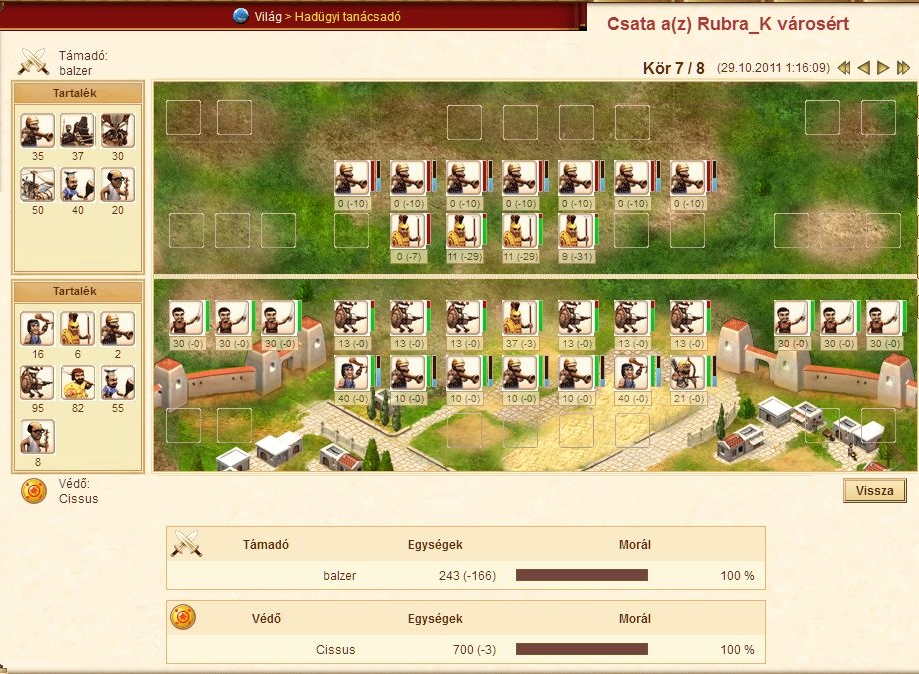Select the attacker's reserve gyrocopter icon
Image resolution: width=919 pixels, height=674 pixels.
37,185
